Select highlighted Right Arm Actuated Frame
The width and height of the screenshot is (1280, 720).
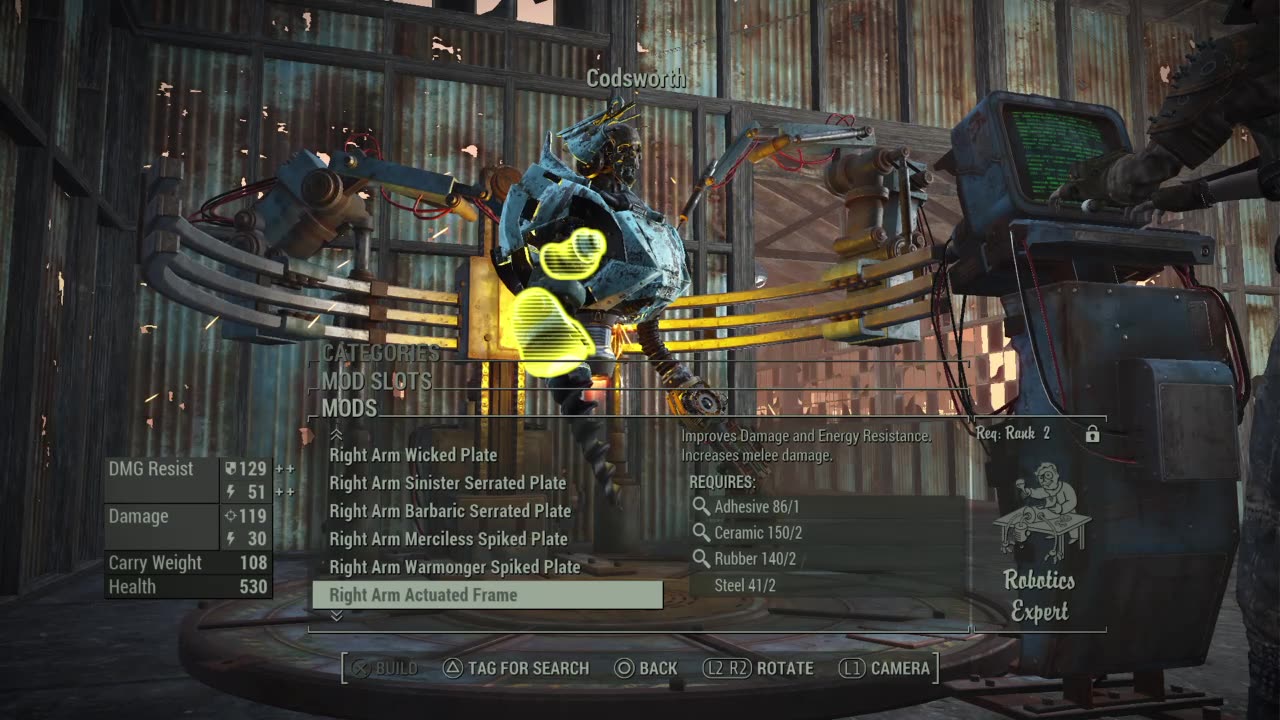point(487,595)
